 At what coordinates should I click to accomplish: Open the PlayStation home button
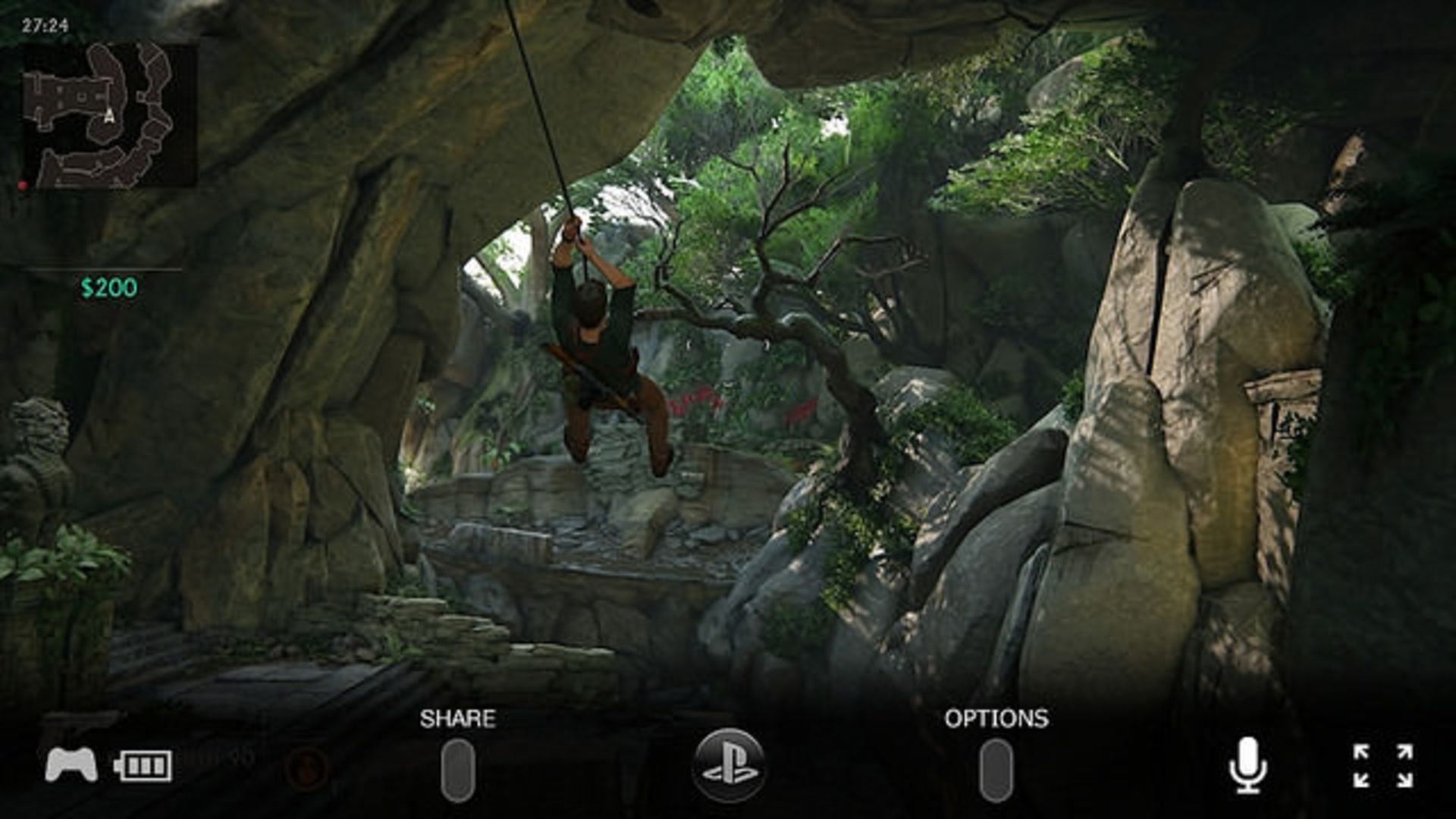tap(729, 766)
